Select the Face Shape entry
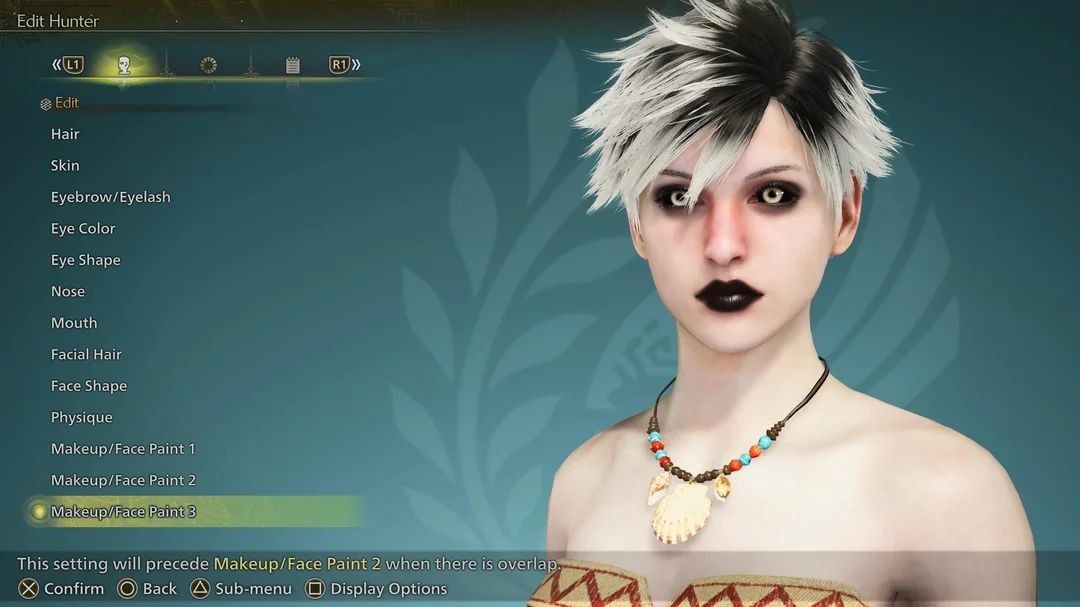The width and height of the screenshot is (1080, 607). (x=89, y=386)
